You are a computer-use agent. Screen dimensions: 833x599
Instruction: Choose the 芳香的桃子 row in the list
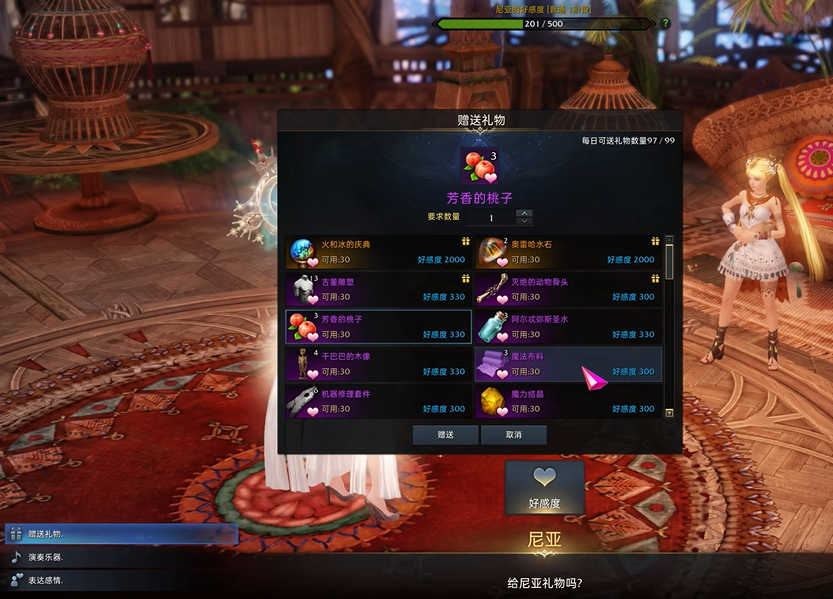(379, 327)
